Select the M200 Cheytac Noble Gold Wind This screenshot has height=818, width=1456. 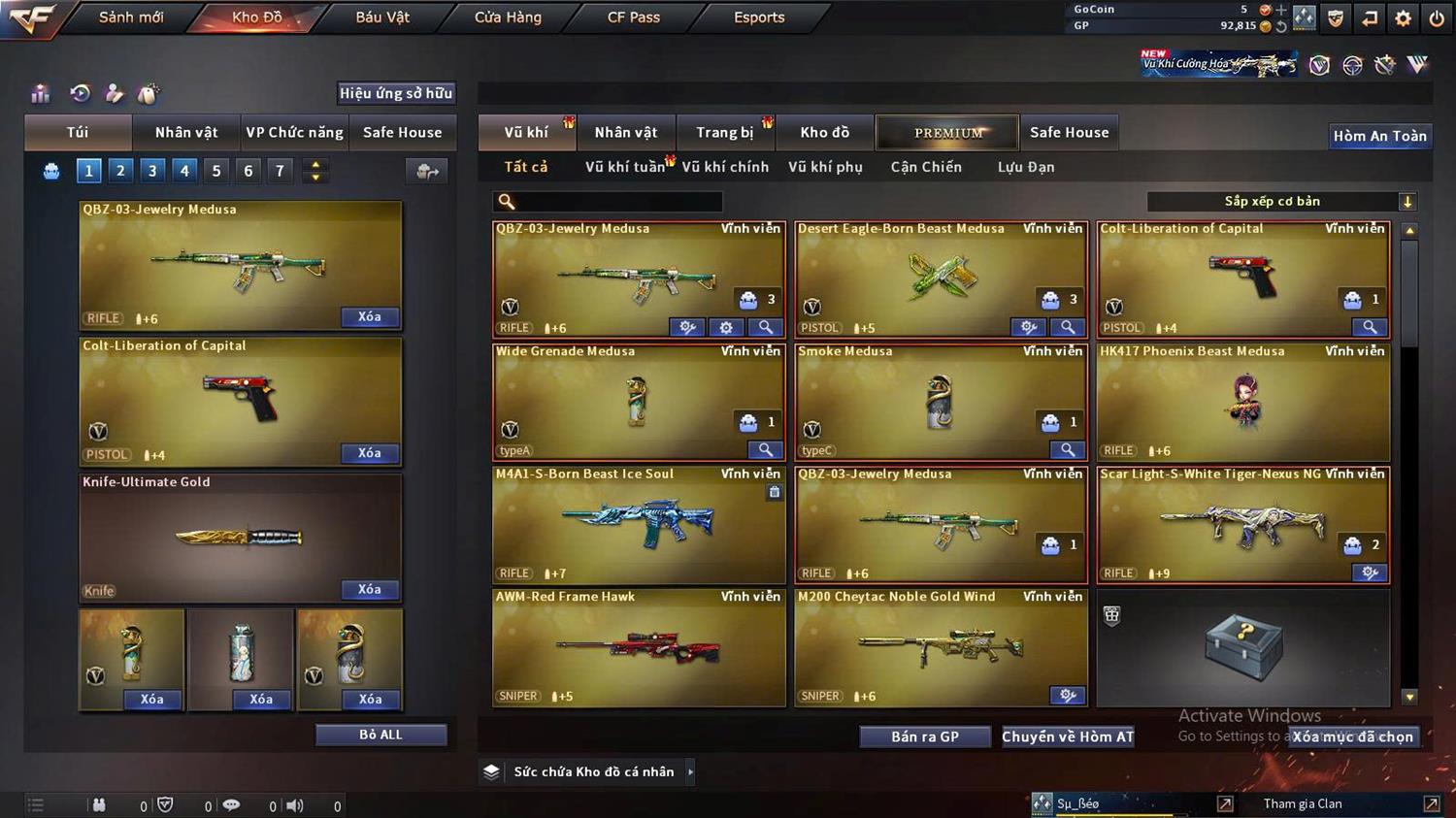tap(940, 647)
